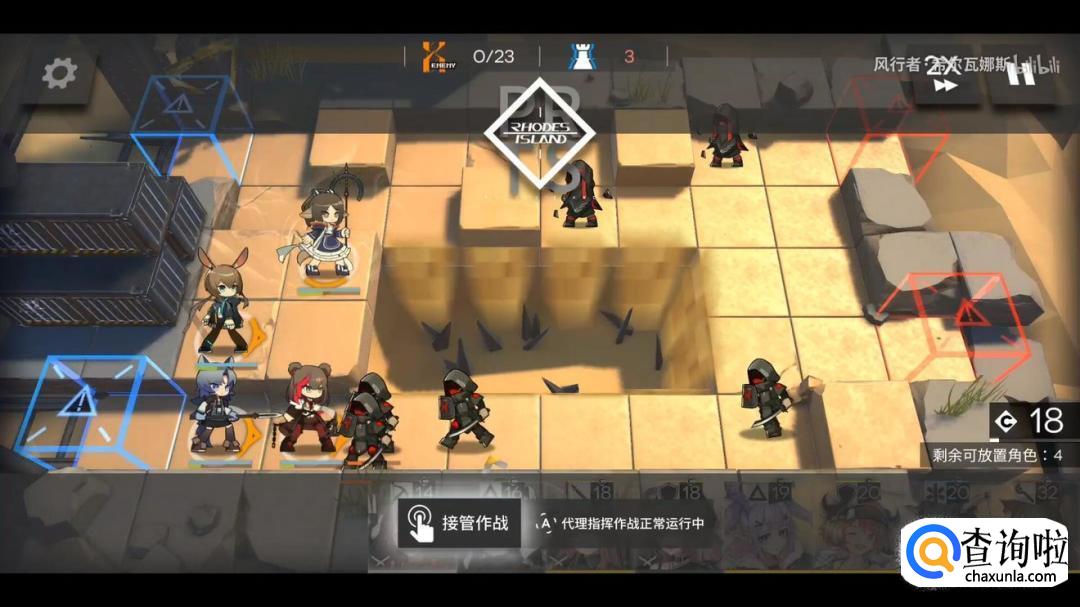Toggle the 2X battle speed button

(944, 75)
